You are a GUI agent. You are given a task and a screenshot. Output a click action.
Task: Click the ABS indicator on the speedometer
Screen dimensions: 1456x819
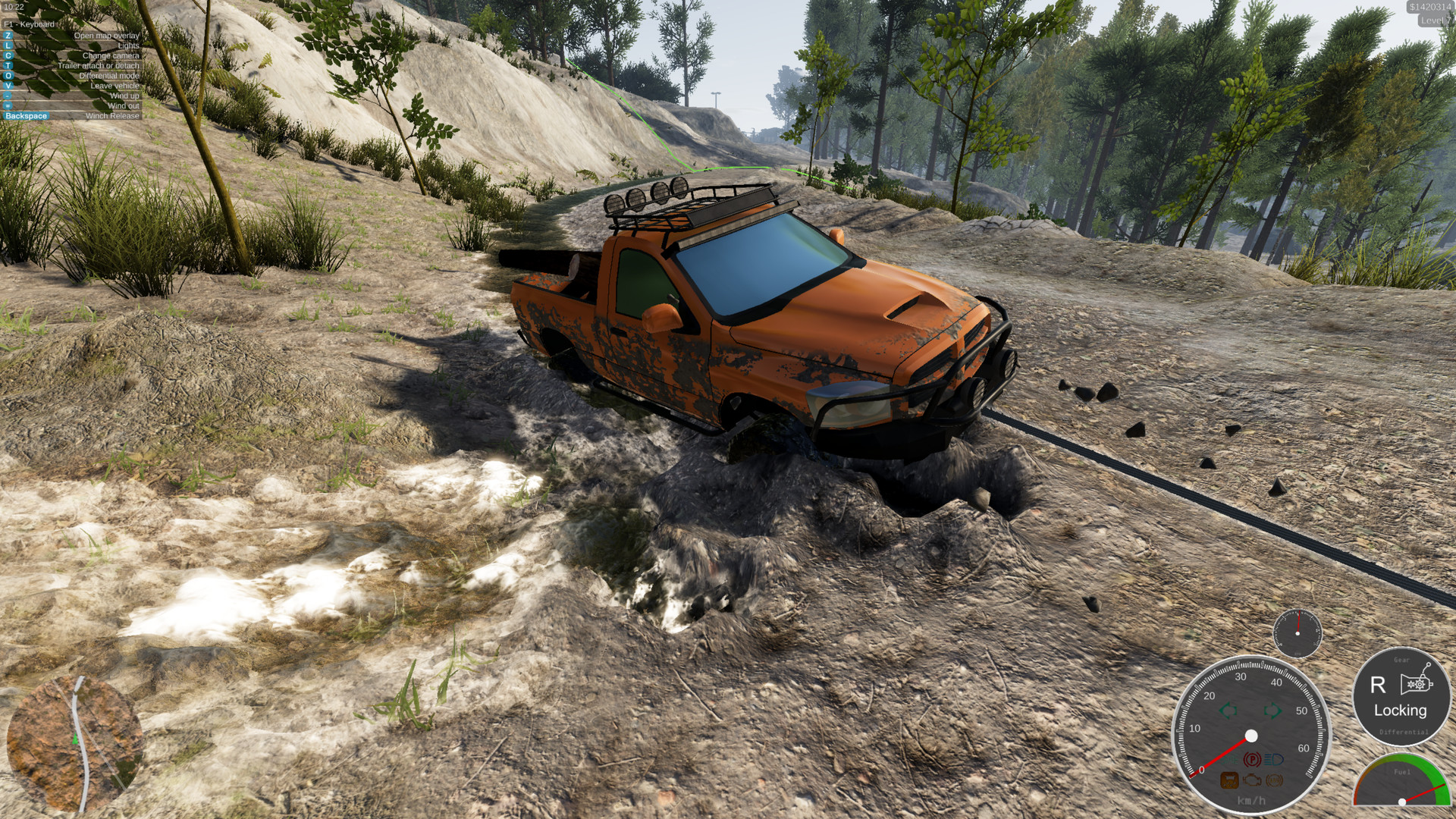(x=1275, y=781)
